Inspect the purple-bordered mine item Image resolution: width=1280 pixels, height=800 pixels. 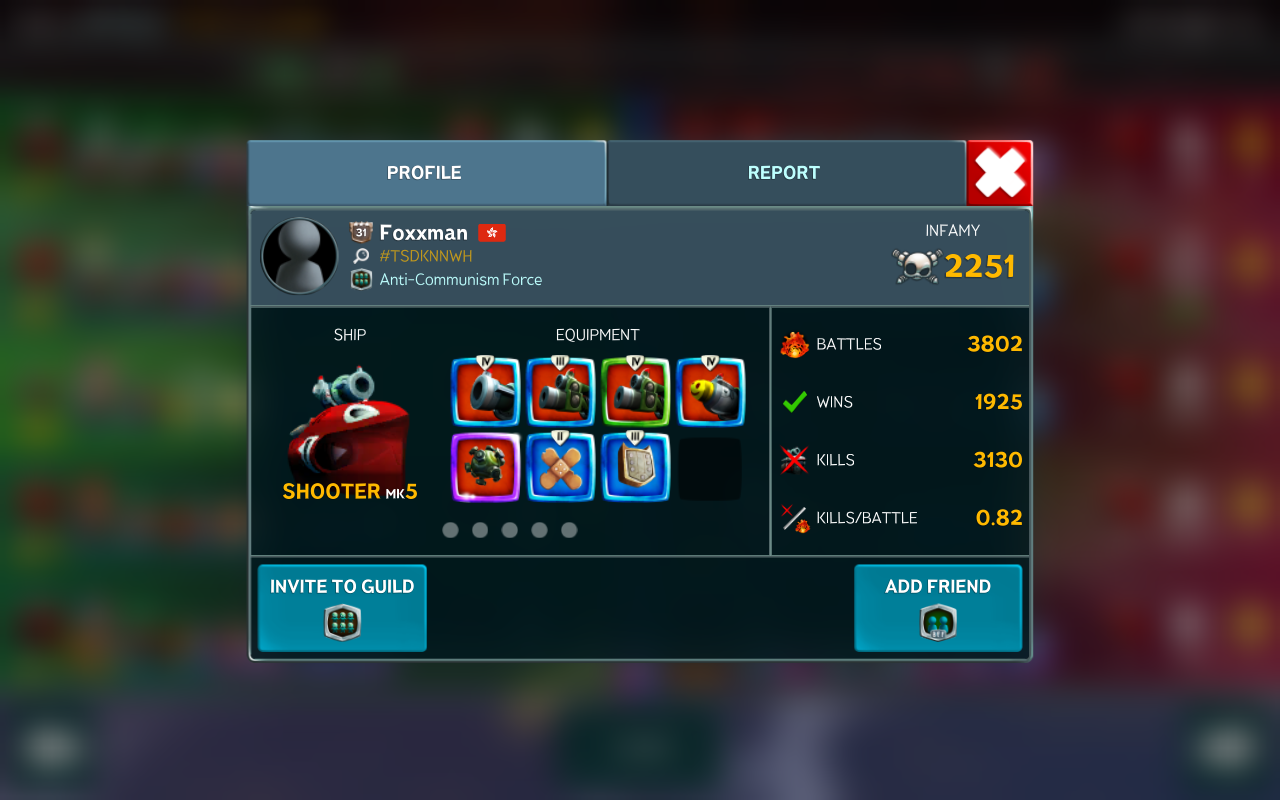click(x=486, y=467)
